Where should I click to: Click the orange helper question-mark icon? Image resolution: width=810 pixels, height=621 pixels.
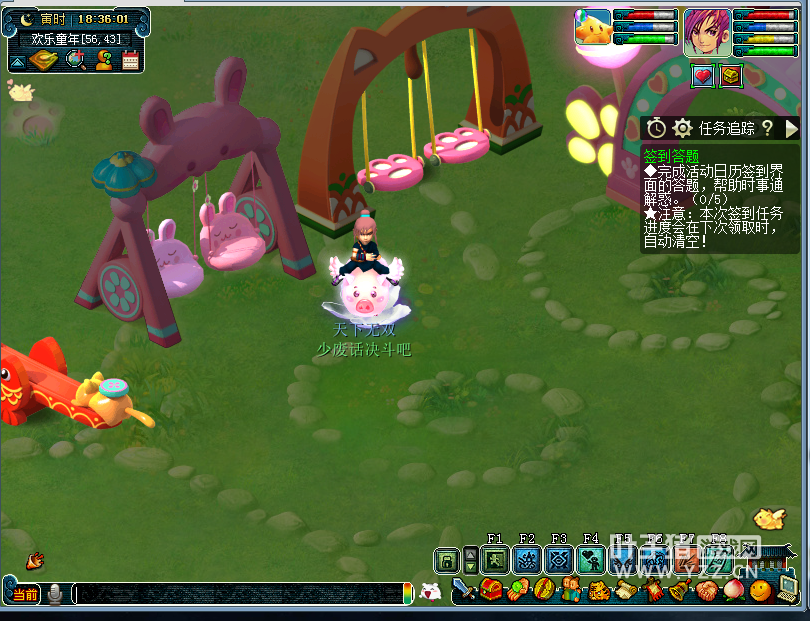104,60
